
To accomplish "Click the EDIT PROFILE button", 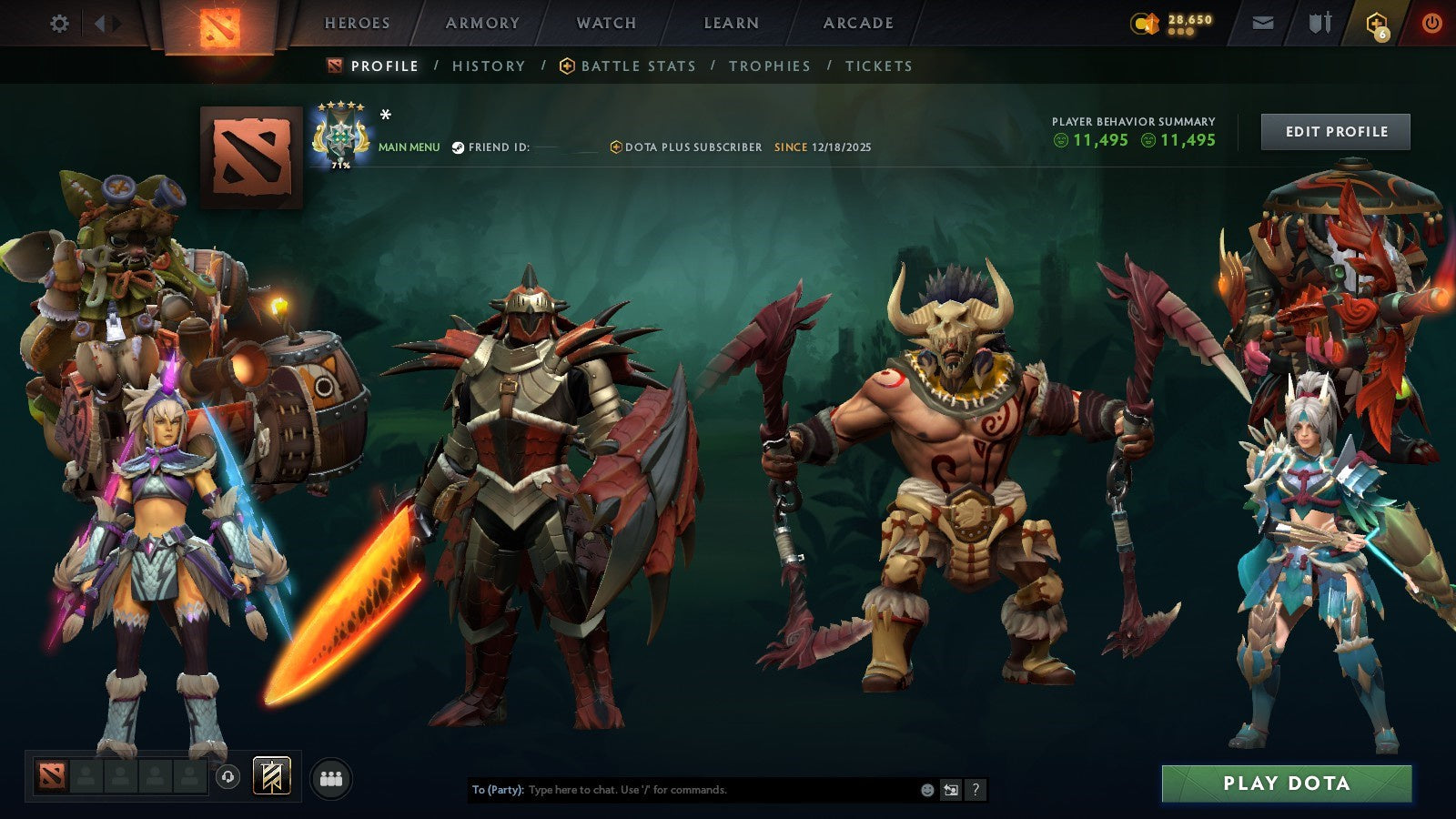I will pyautogui.click(x=1335, y=131).
